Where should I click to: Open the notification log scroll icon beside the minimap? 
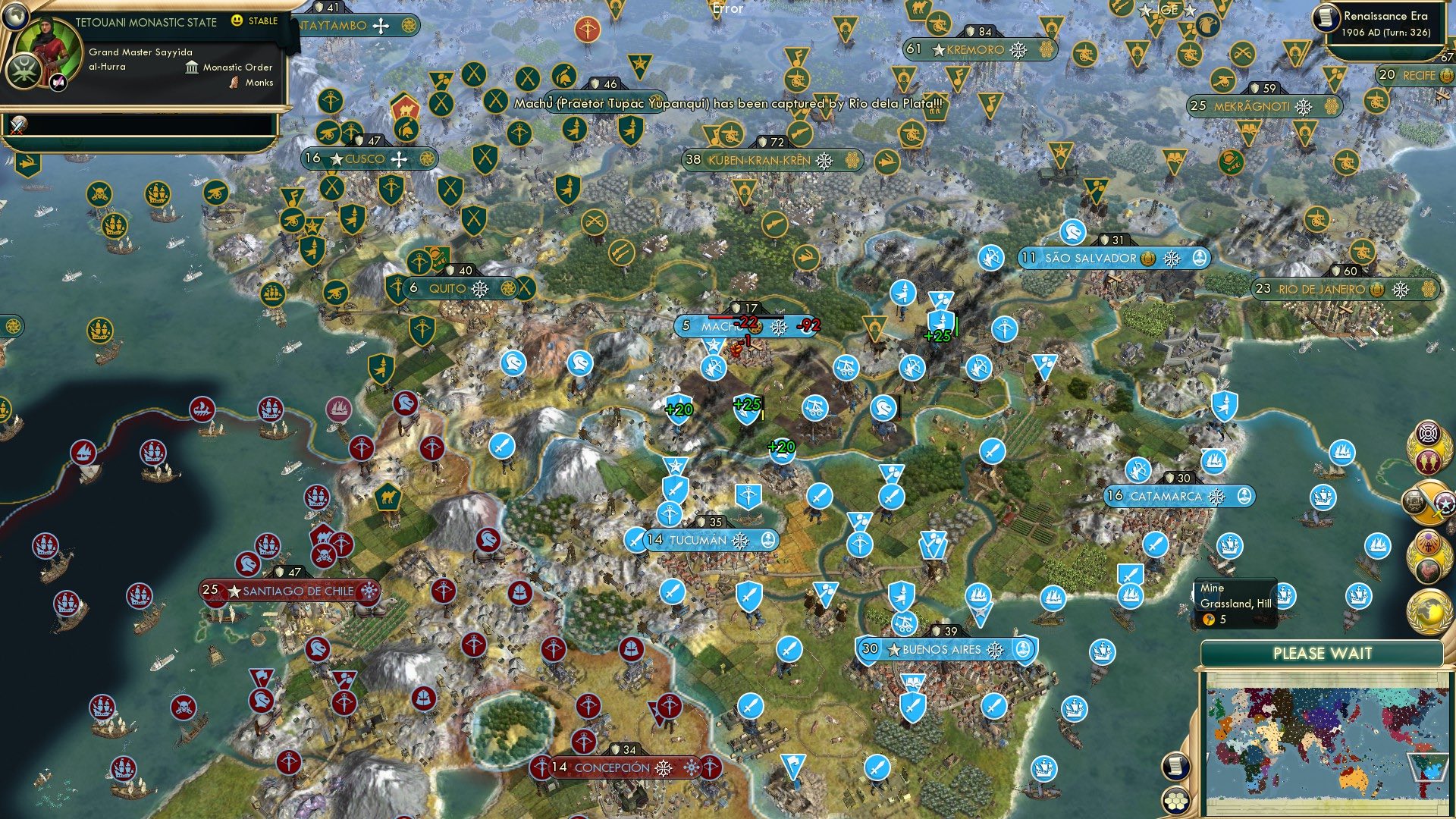pyautogui.click(x=1175, y=767)
